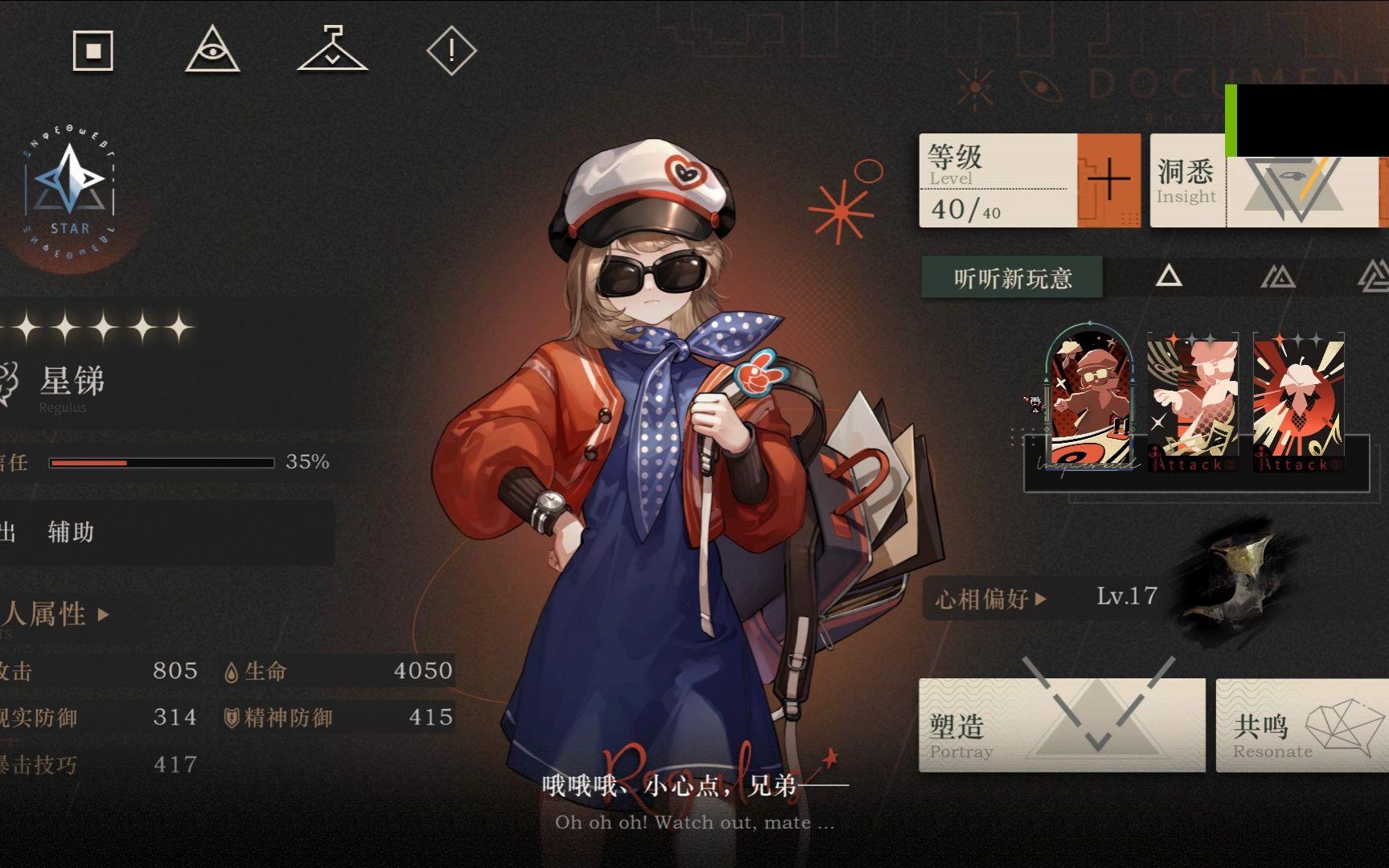Click the white square back icon top-left
The width and height of the screenshot is (1389, 868).
point(94,51)
